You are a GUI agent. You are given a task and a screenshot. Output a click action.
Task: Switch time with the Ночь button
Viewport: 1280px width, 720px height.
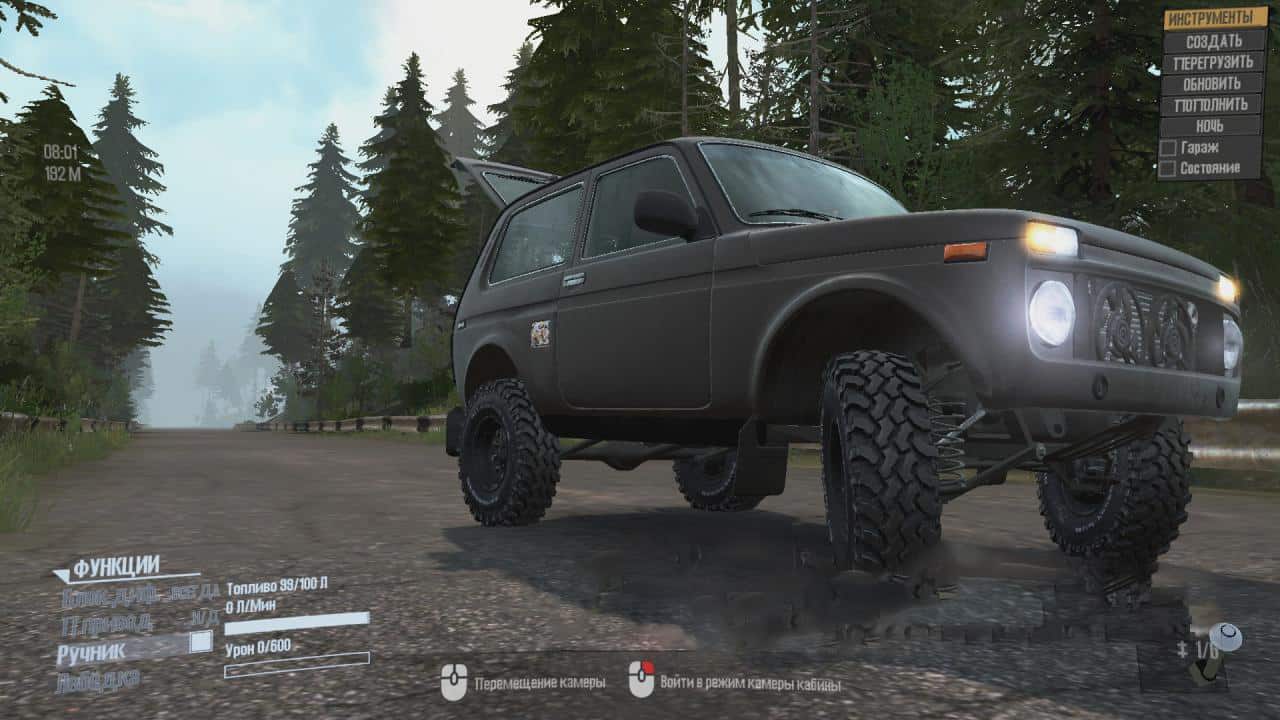tap(1212, 126)
